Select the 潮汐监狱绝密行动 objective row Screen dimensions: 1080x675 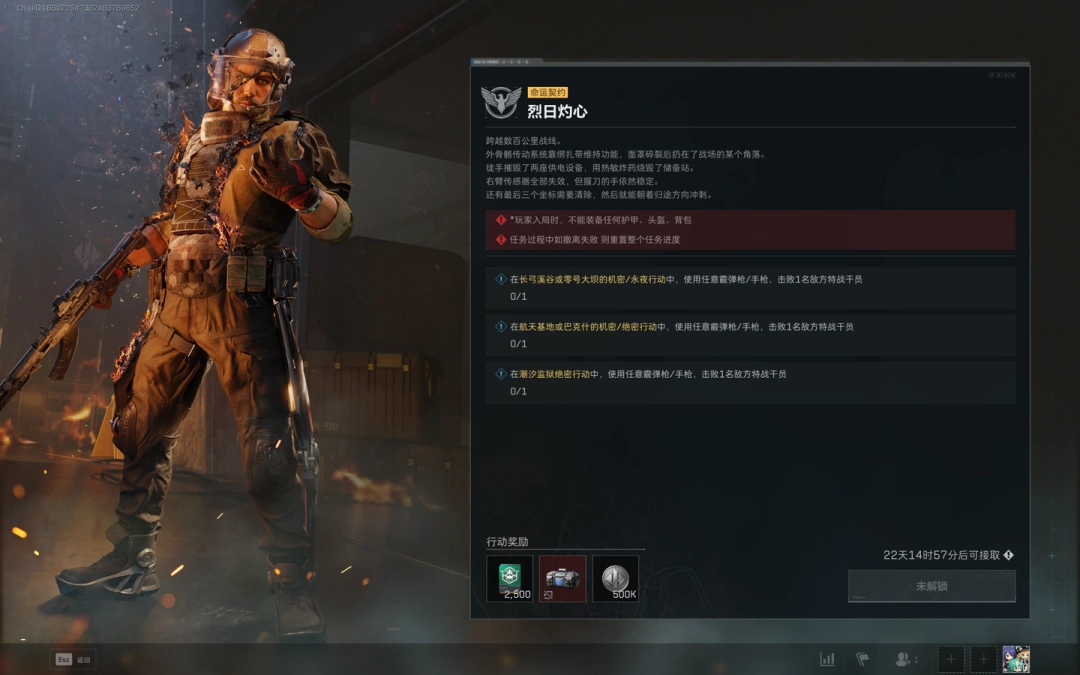[750, 382]
